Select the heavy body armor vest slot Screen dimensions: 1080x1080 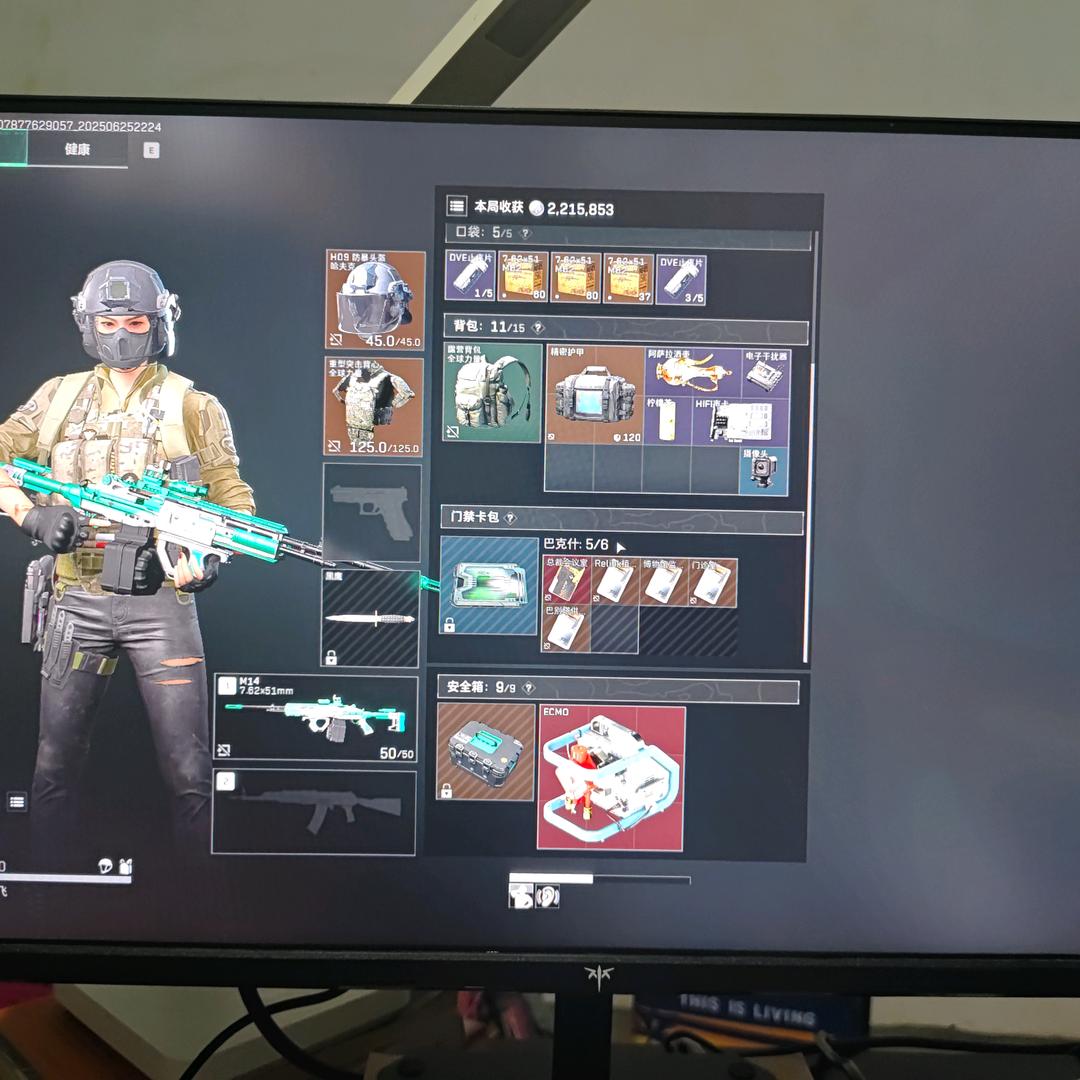pos(374,406)
